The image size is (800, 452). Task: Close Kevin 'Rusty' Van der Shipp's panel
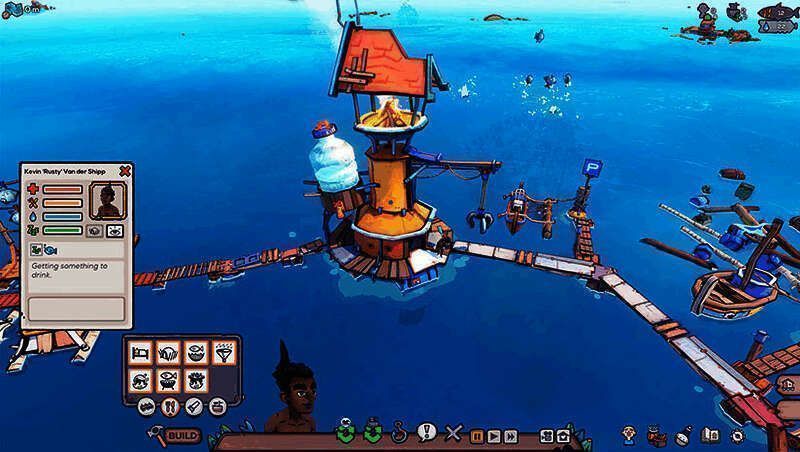coord(125,171)
